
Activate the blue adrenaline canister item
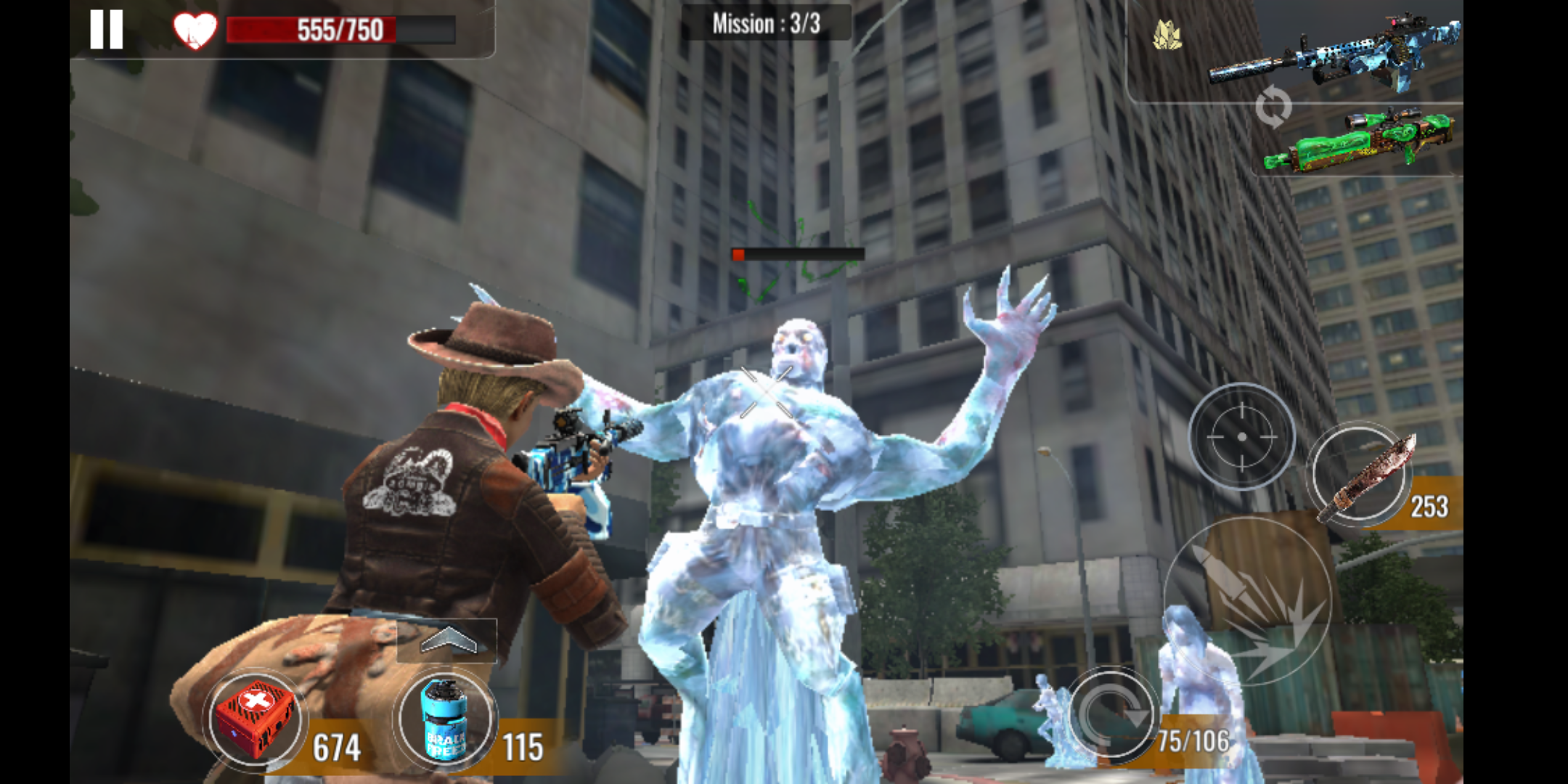pos(445,719)
